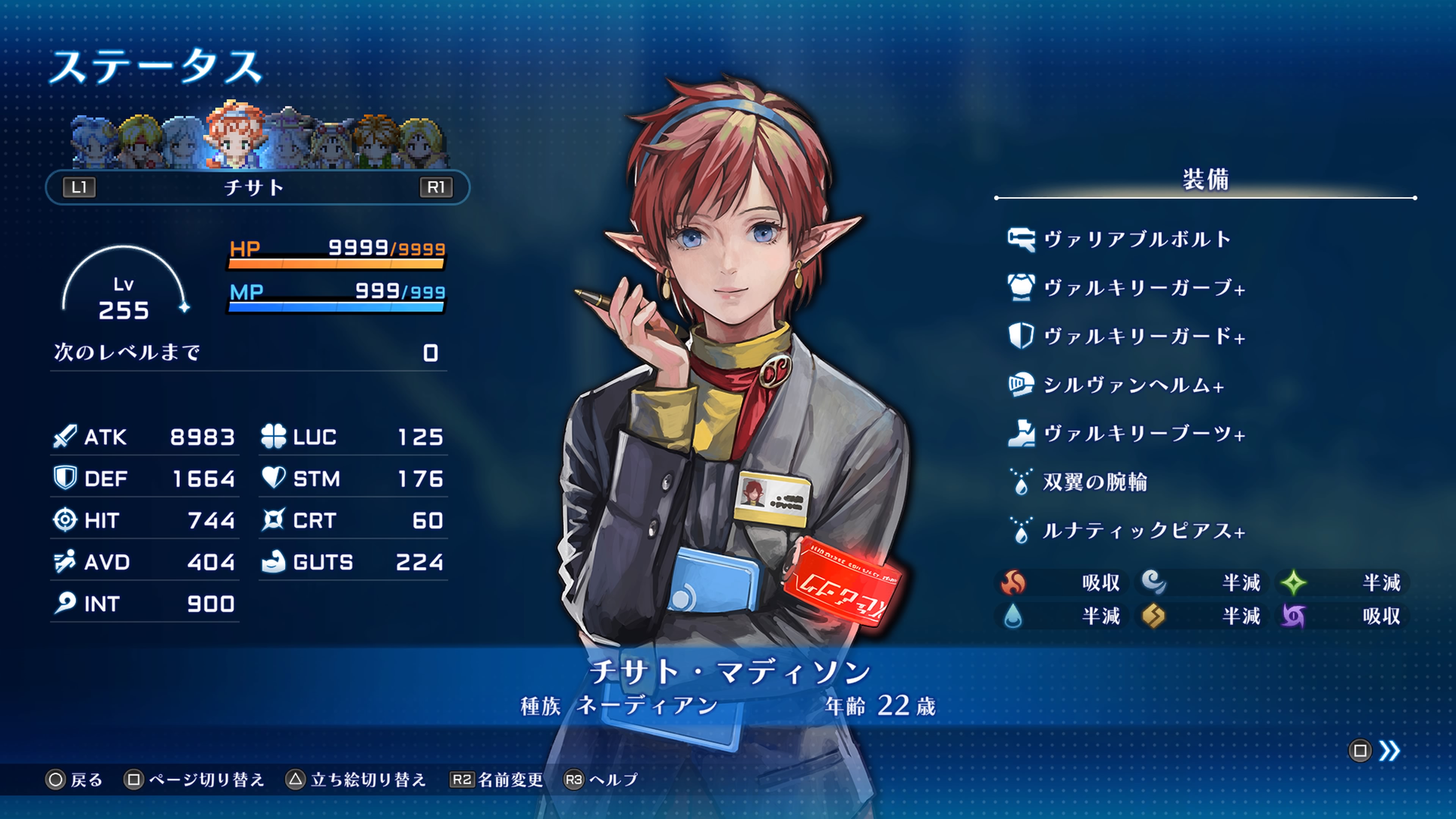Choose the blonde sprite with red headband
The image size is (1456, 819).
(x=140, y=141)
